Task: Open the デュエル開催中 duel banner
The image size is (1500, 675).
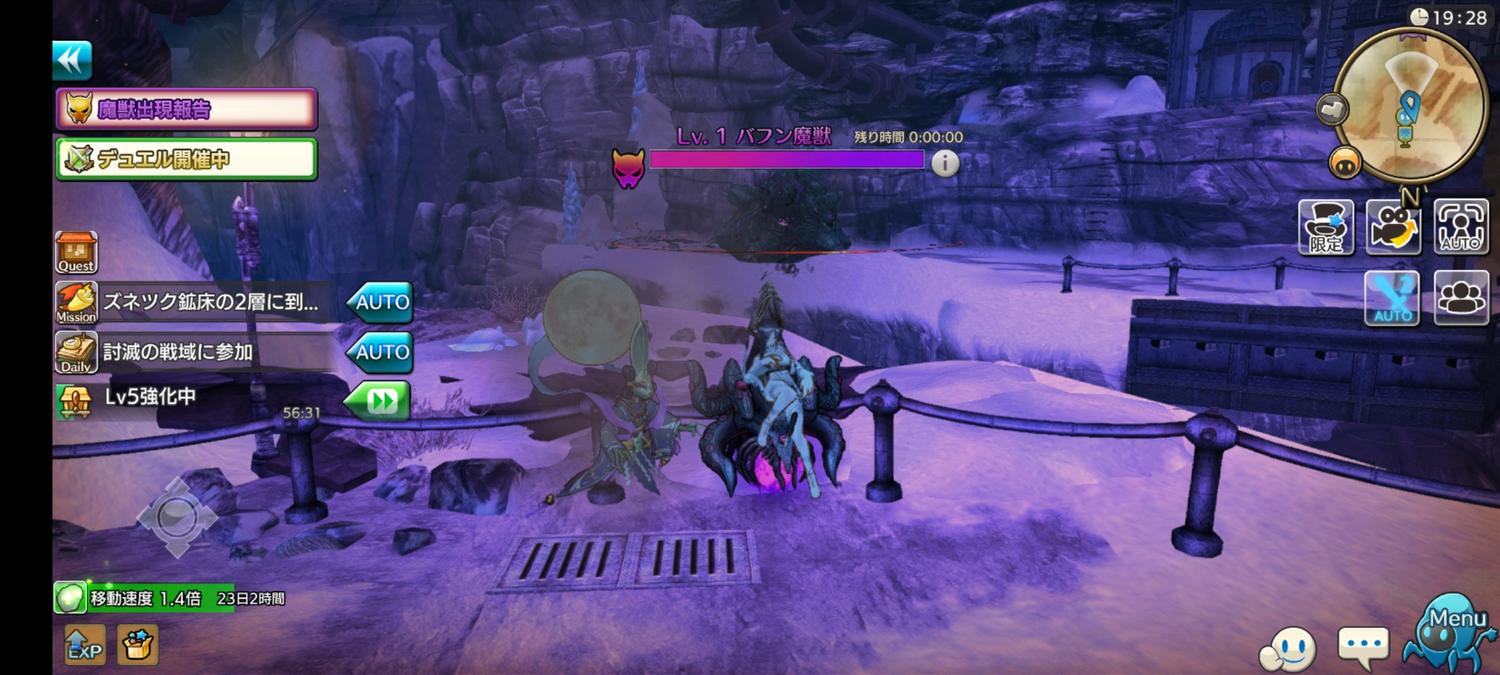Action: [x=186, y=159]
